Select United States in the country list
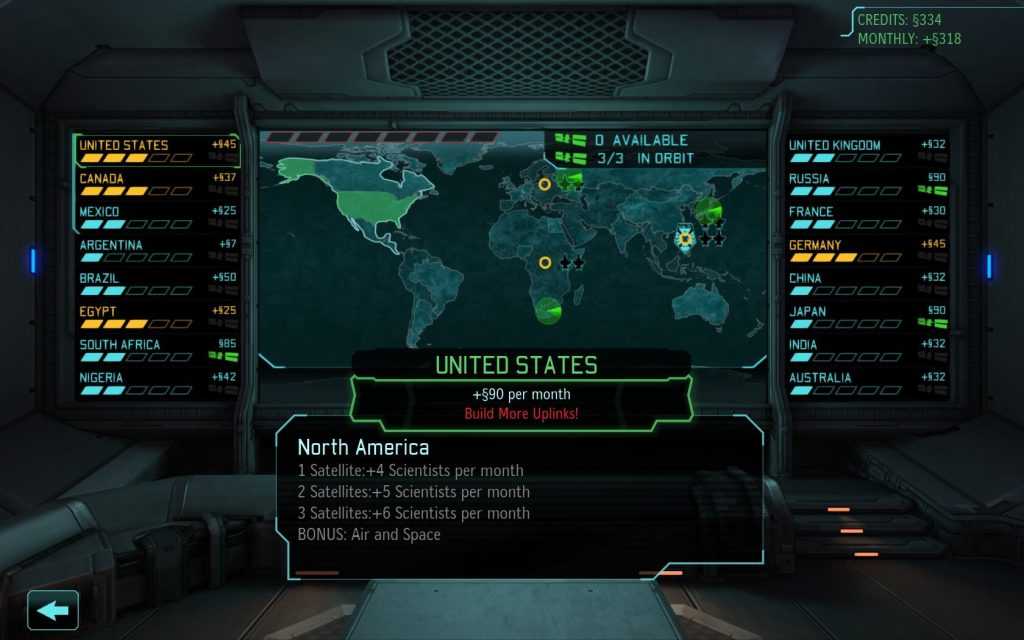The image size is (1024, 640). (x=157, y=150)
